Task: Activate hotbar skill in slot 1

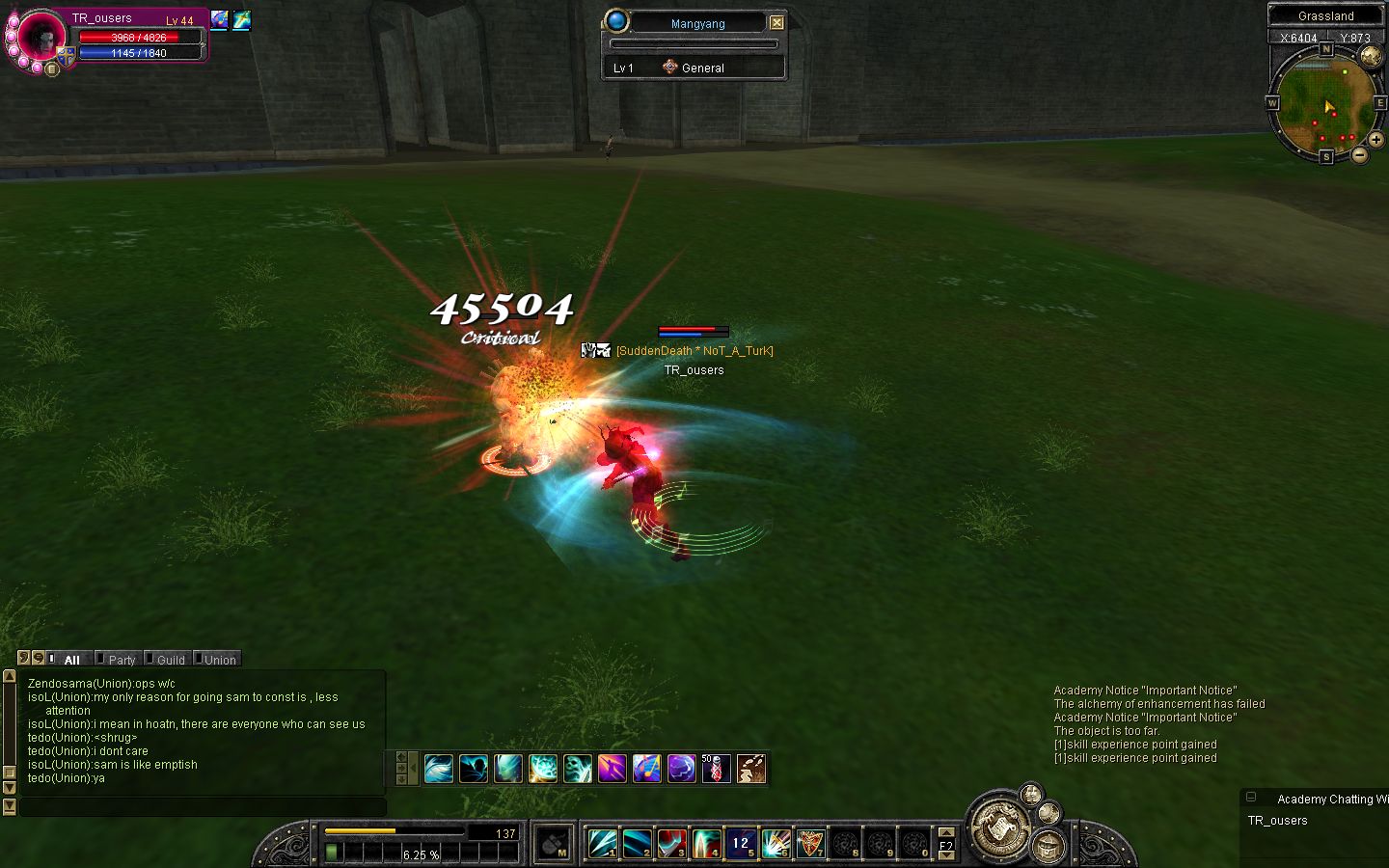Action: coord(602,843)
